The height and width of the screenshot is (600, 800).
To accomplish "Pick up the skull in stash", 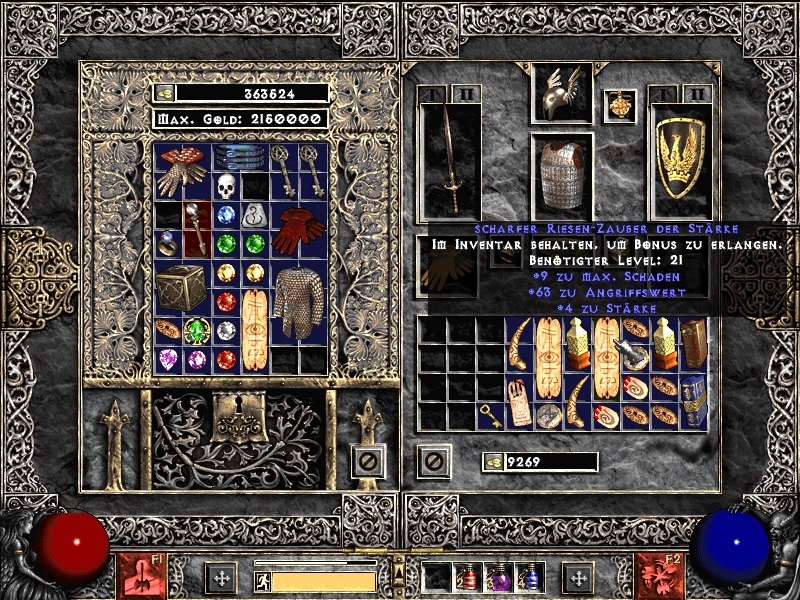I will tap(226, 185).
